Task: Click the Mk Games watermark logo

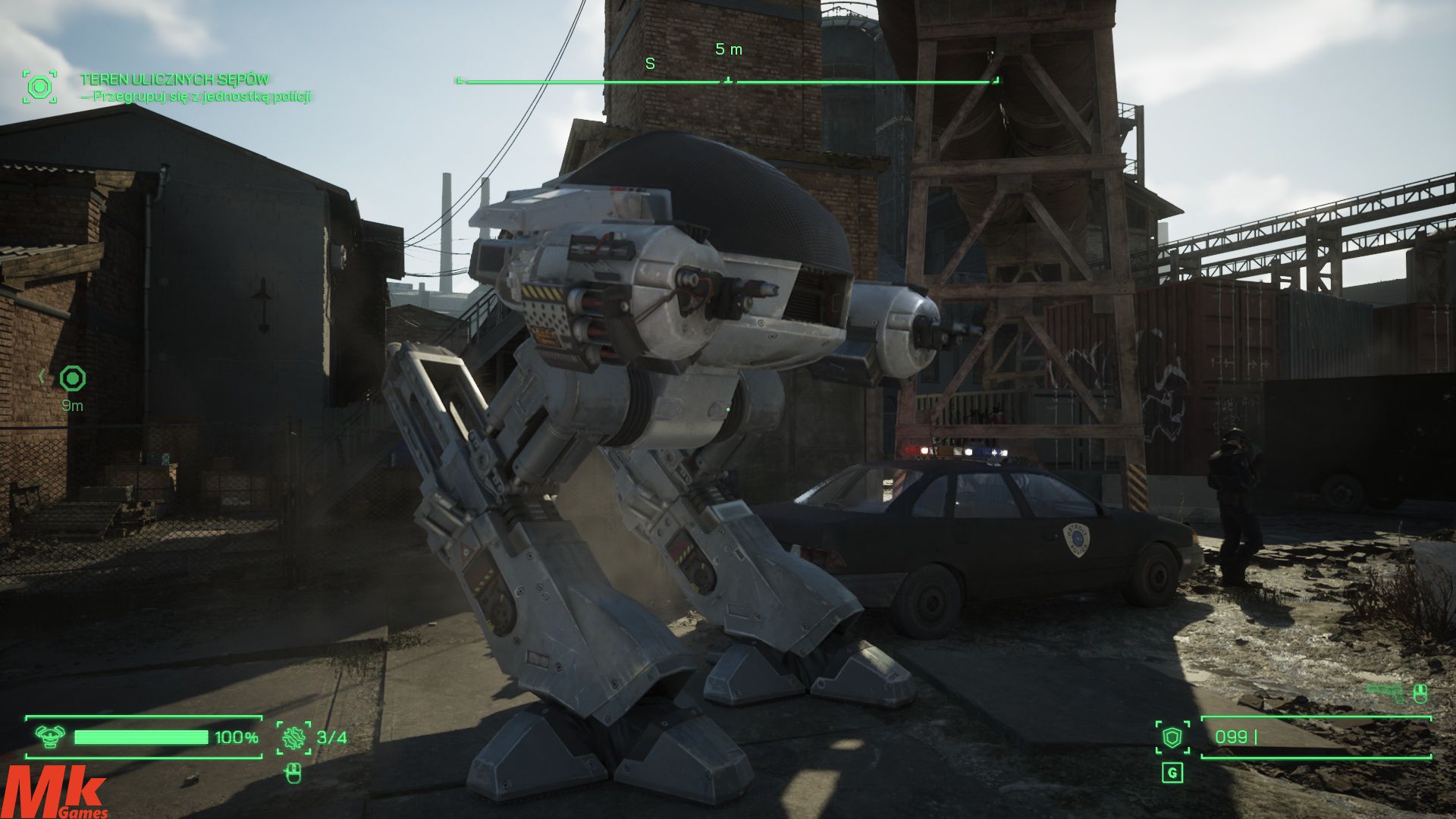Action: [x=55, y=792]
